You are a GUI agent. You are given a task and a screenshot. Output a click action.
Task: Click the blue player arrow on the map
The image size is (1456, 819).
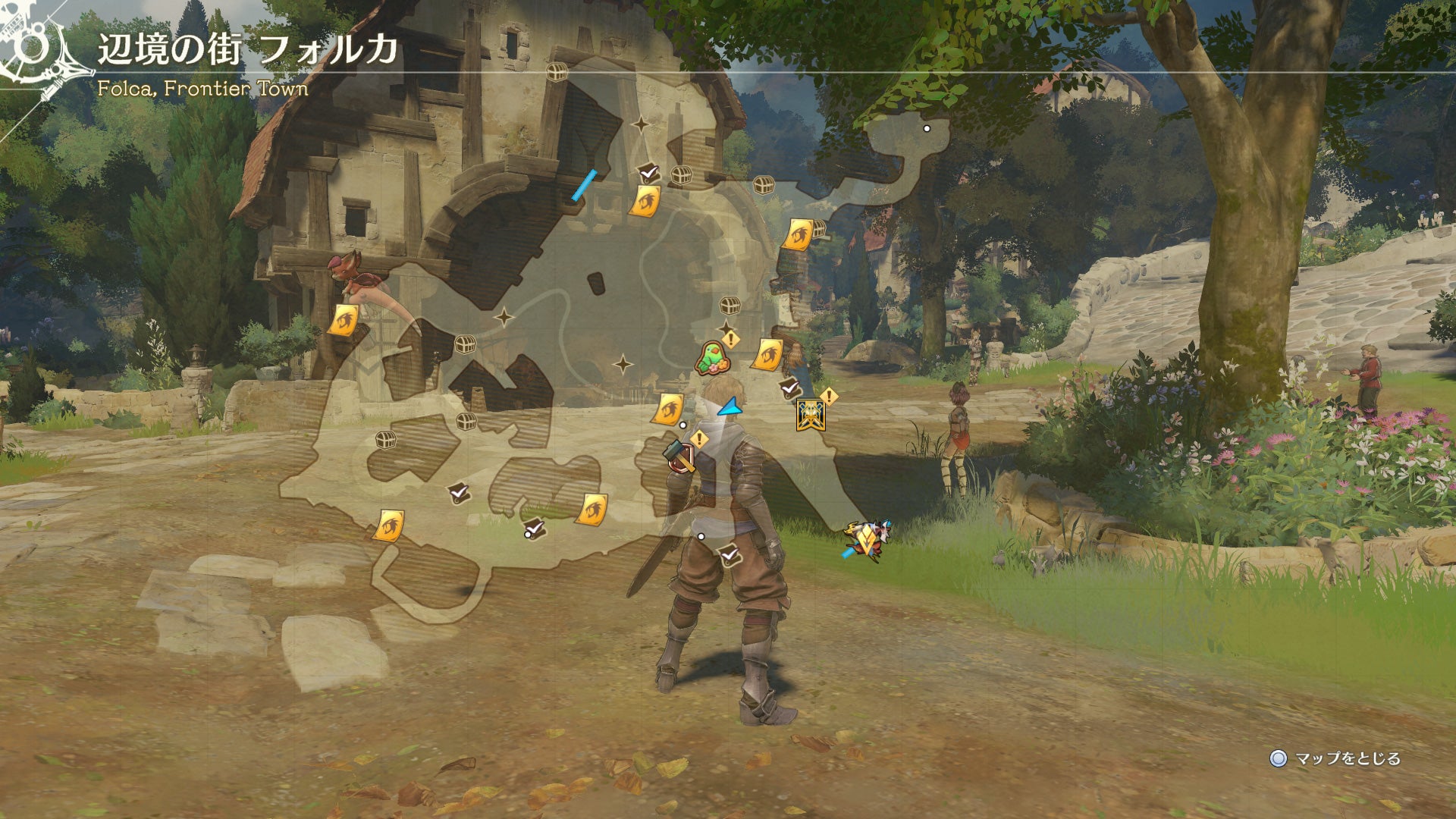[730, 407]
